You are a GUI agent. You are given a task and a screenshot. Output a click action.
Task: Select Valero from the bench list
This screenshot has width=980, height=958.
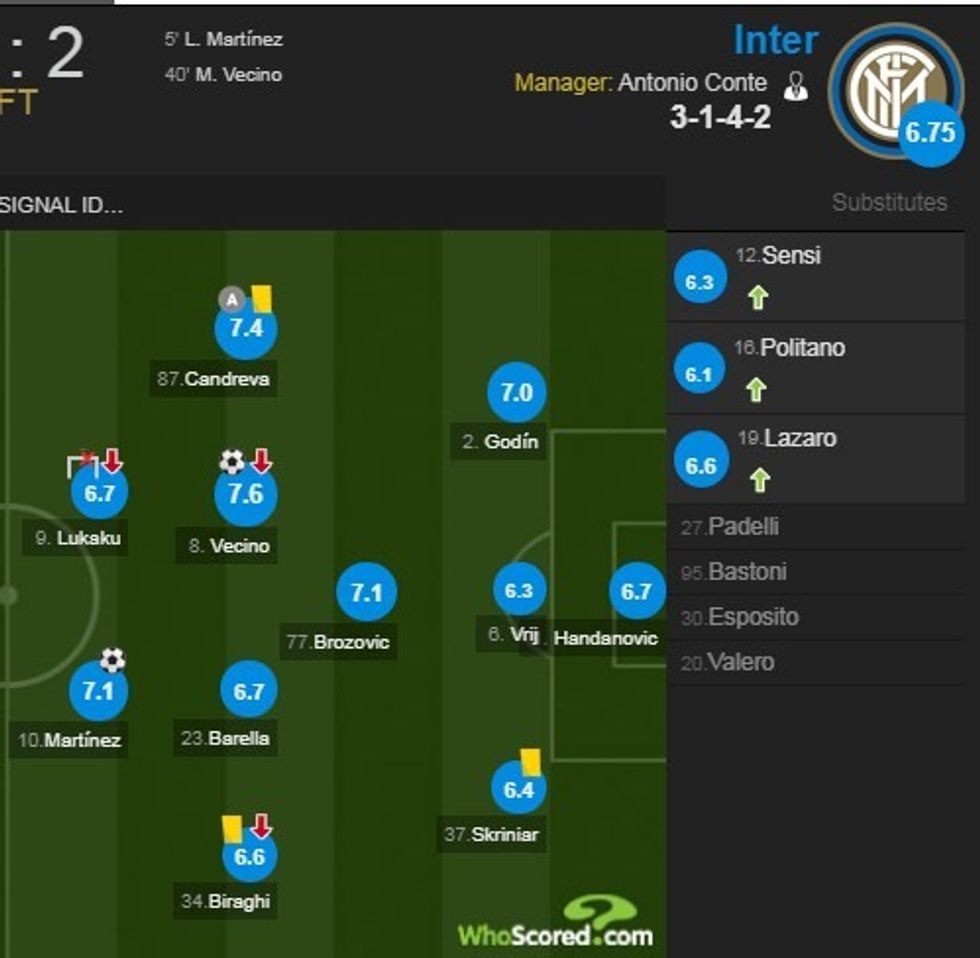740,662
